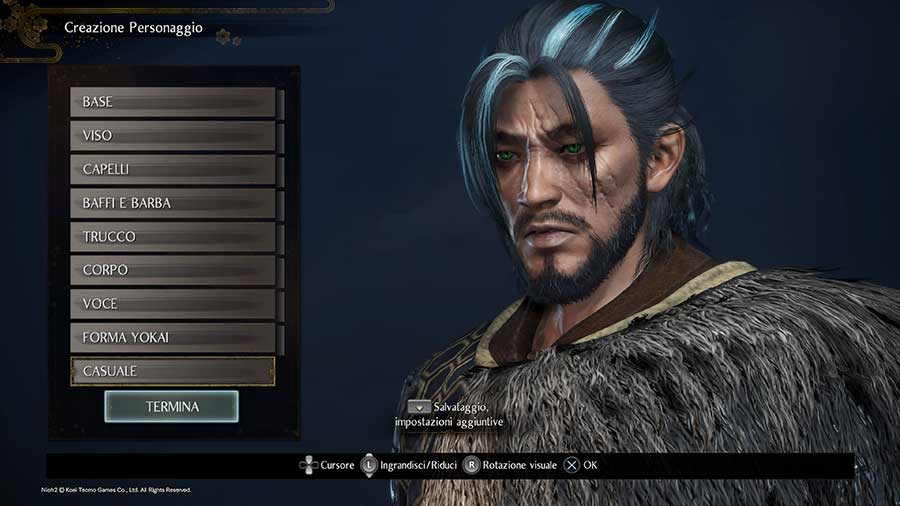
Task: Finish creation with the TERMINA button
Action: (171, 407)
